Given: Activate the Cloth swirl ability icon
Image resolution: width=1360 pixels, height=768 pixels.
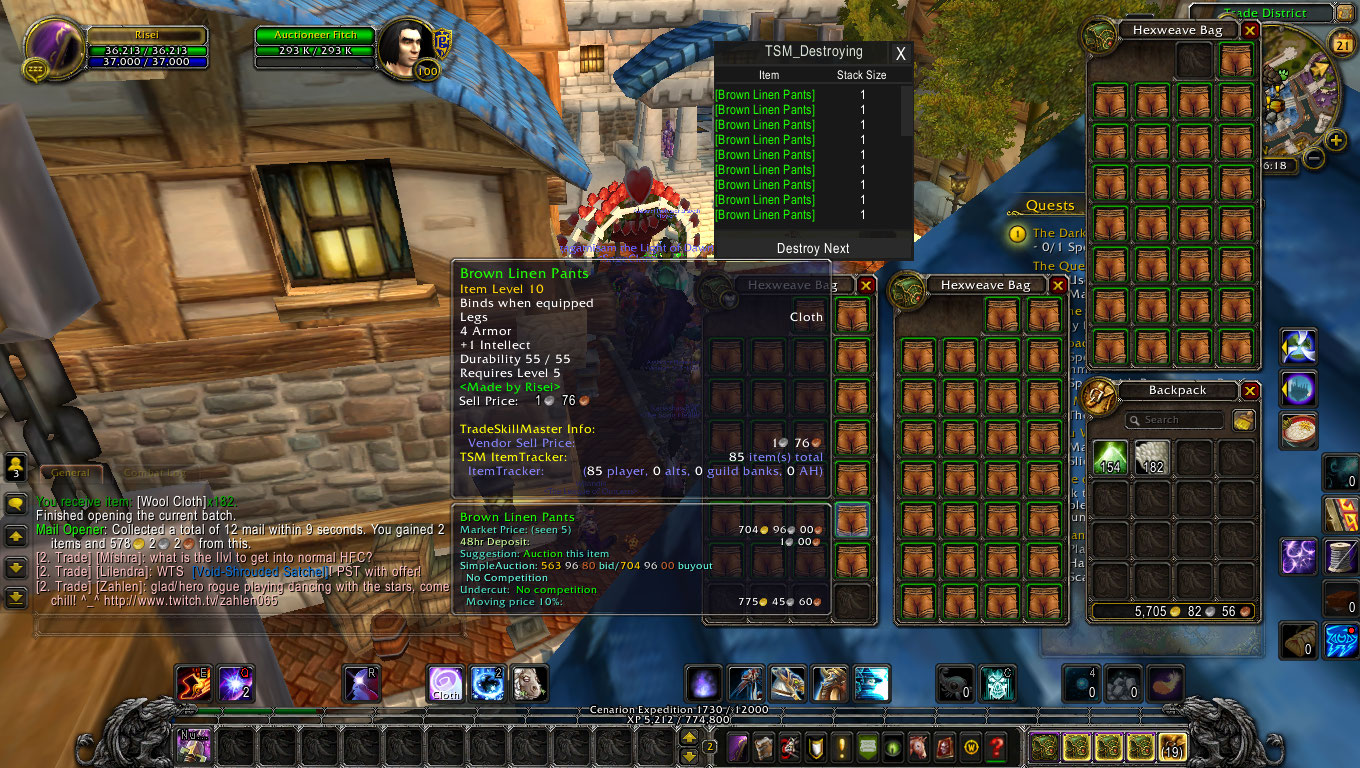Looking at the screenshot, I should click(446, 683).
